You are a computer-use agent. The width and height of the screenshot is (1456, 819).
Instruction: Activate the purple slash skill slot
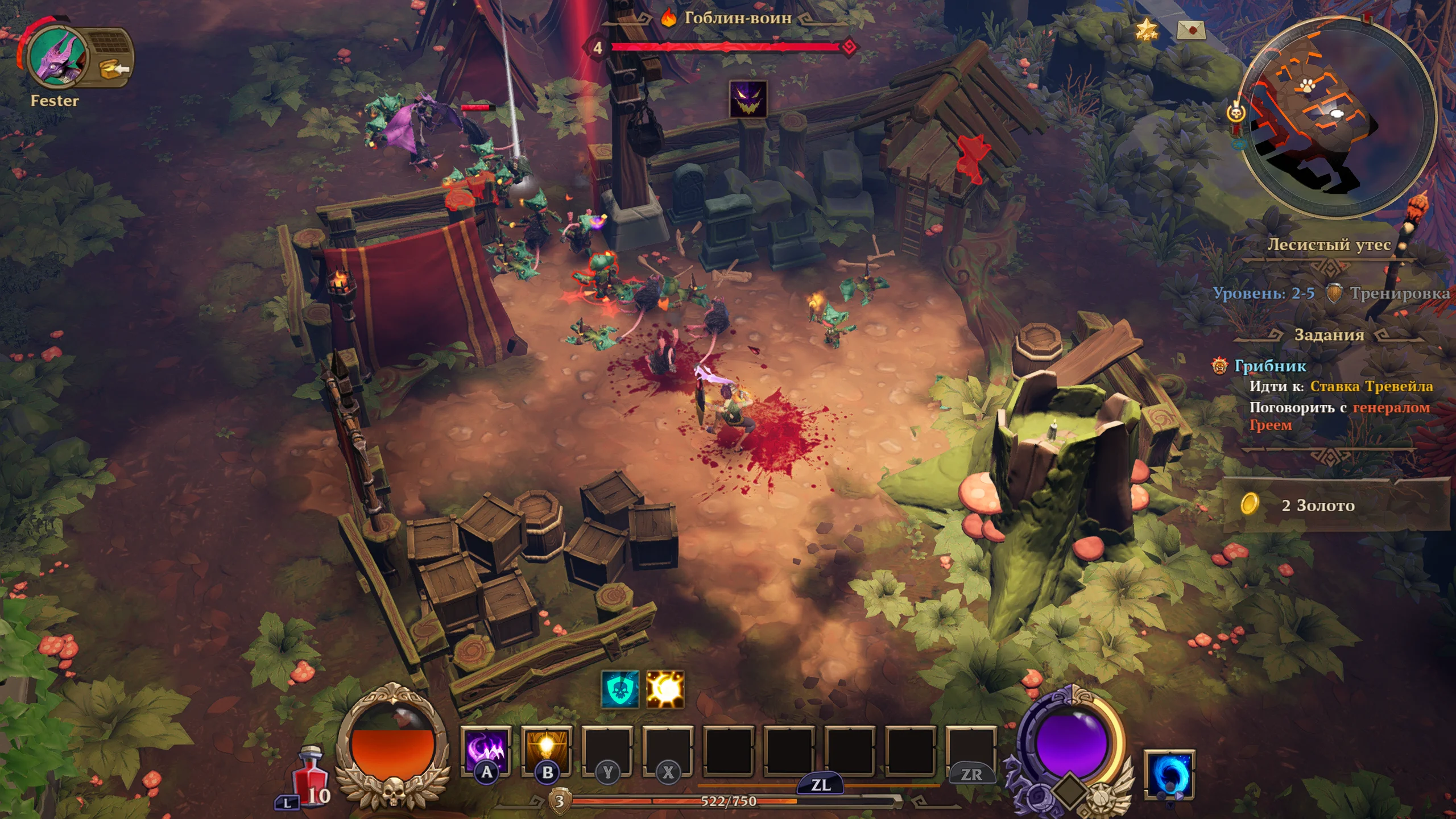[x=486, y=751]
